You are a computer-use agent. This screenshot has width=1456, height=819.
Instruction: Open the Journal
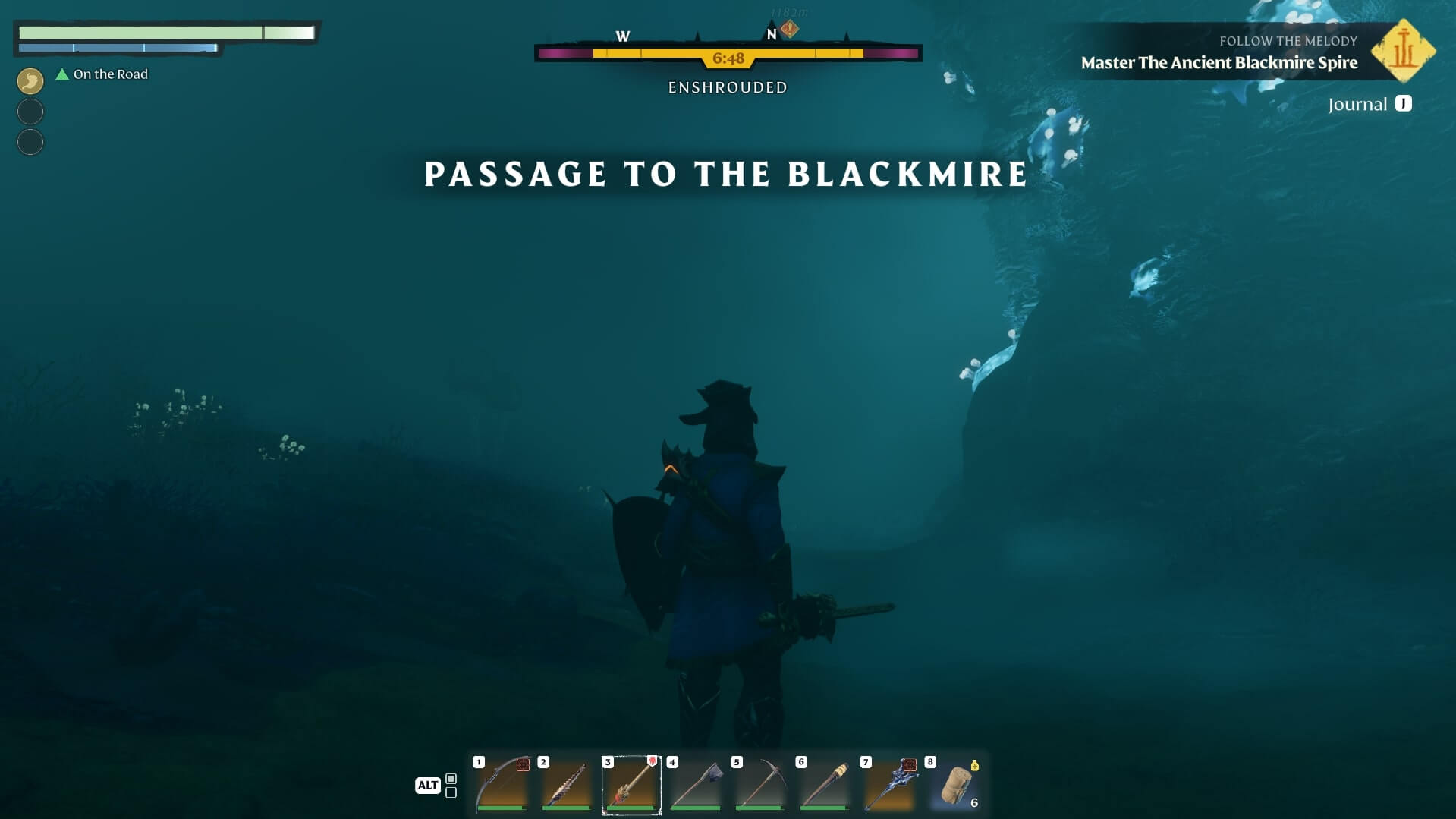(x=1370, y=104)
